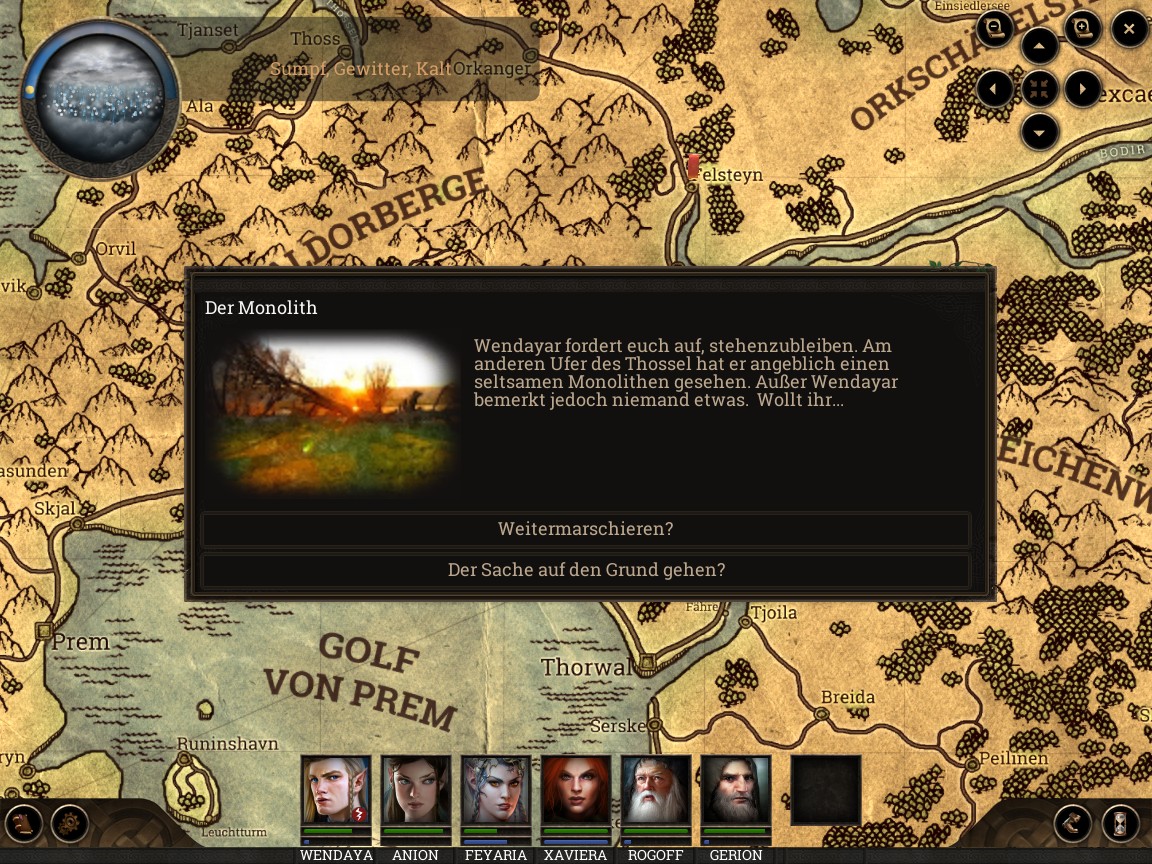Close the map with the X button
Viewport: 1152px width, 864px height.
pyautogui.click(x=1129, y=29)
